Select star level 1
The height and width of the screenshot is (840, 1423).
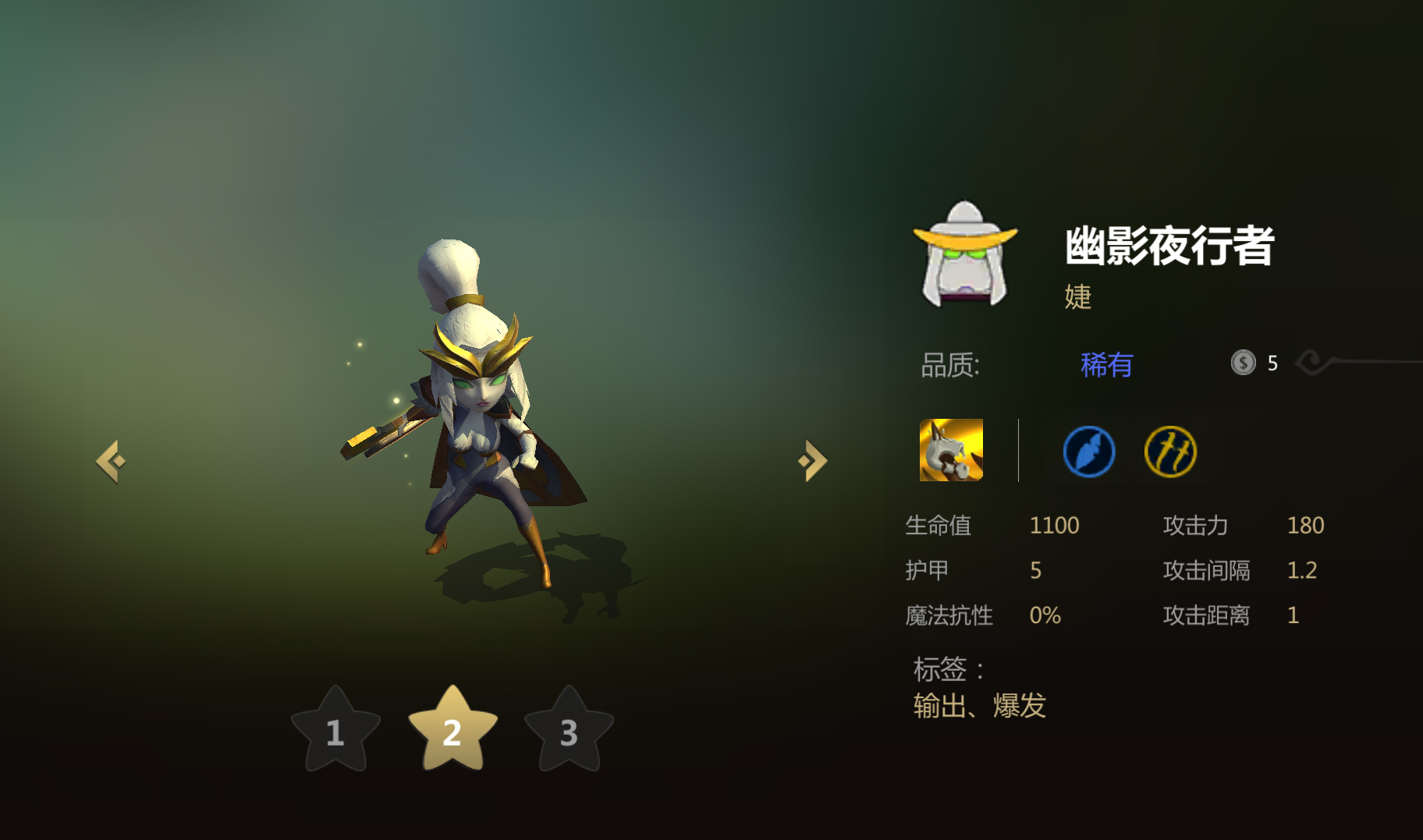(335, 733)
